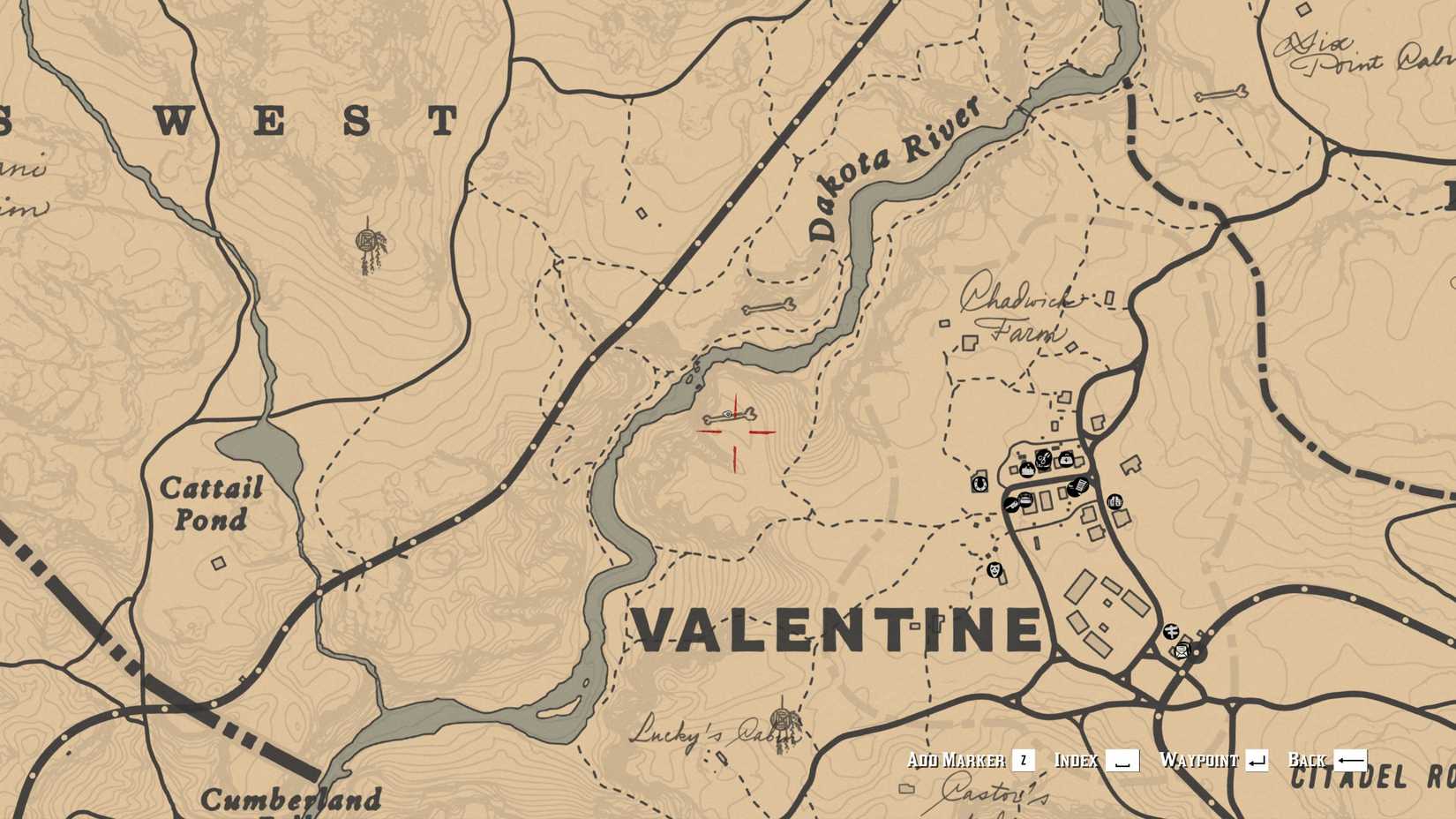This screenshot has height=819, width=1456.
Task: Click the fast travel signpost icon south of Valentine
Action: pos(1171,632)
